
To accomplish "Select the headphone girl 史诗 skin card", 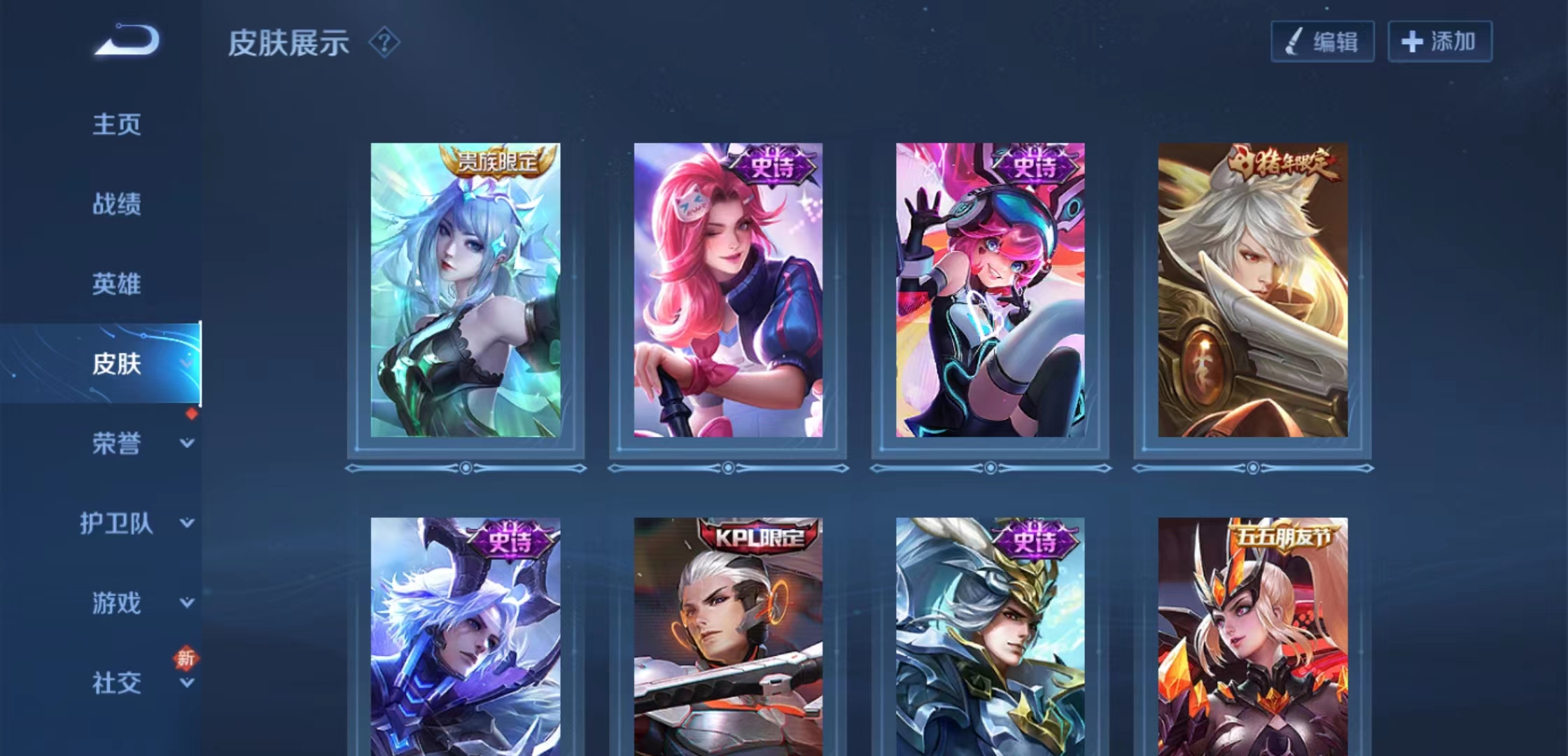I will [x=990, y=290].
